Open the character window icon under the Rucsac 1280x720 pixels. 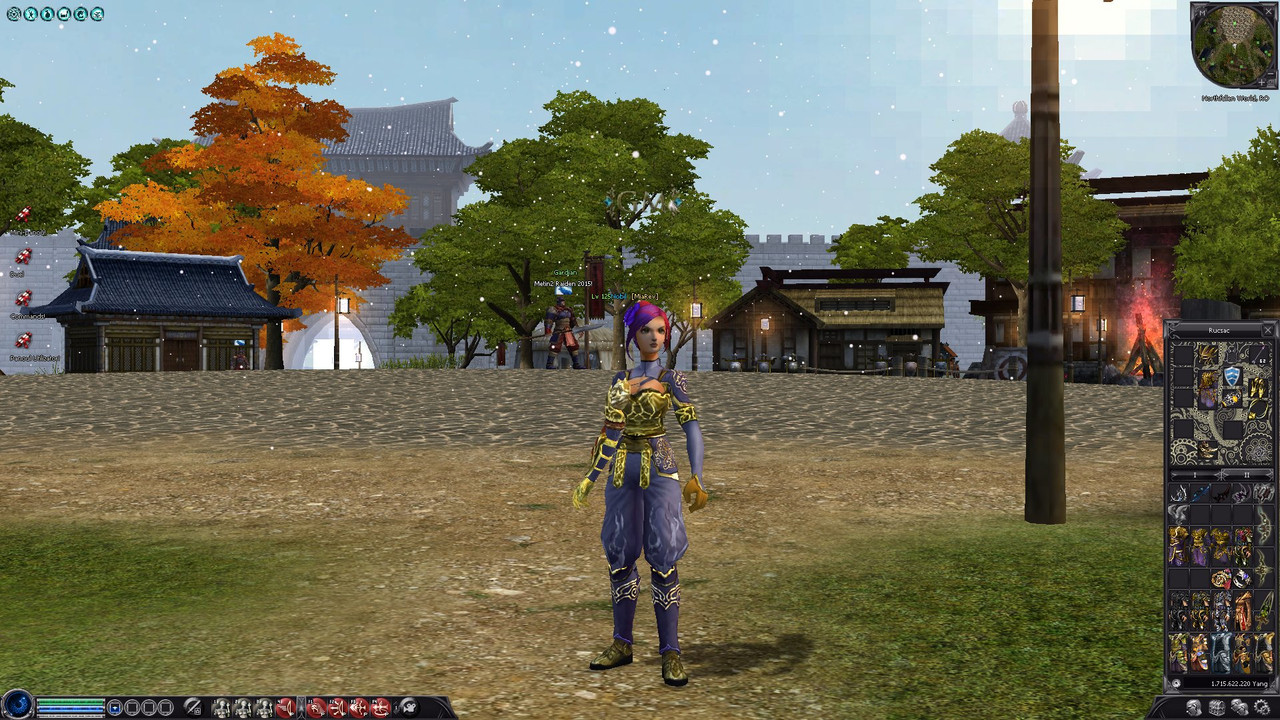click(1193, 707)
